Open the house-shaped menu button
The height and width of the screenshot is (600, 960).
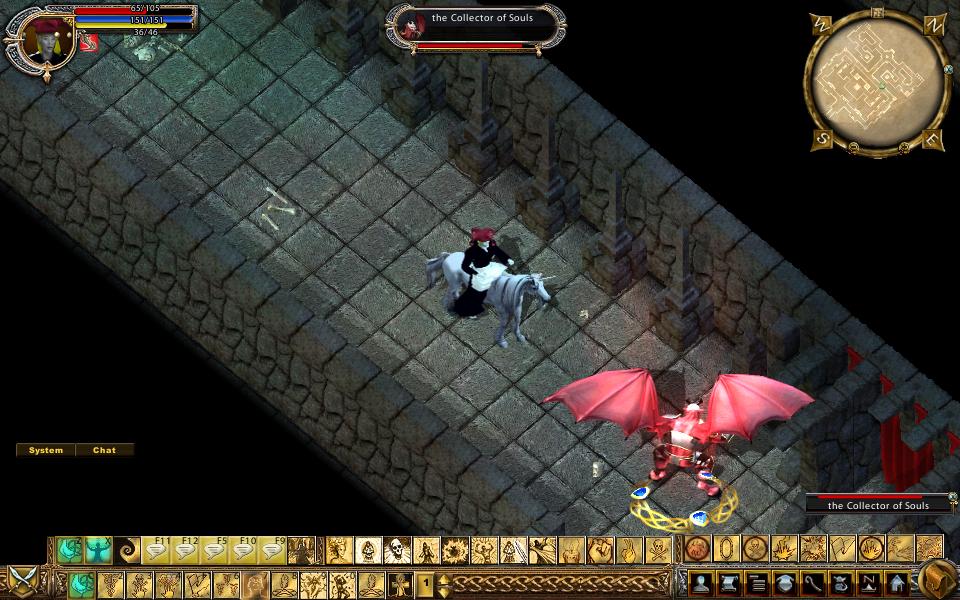pos(896,583)
